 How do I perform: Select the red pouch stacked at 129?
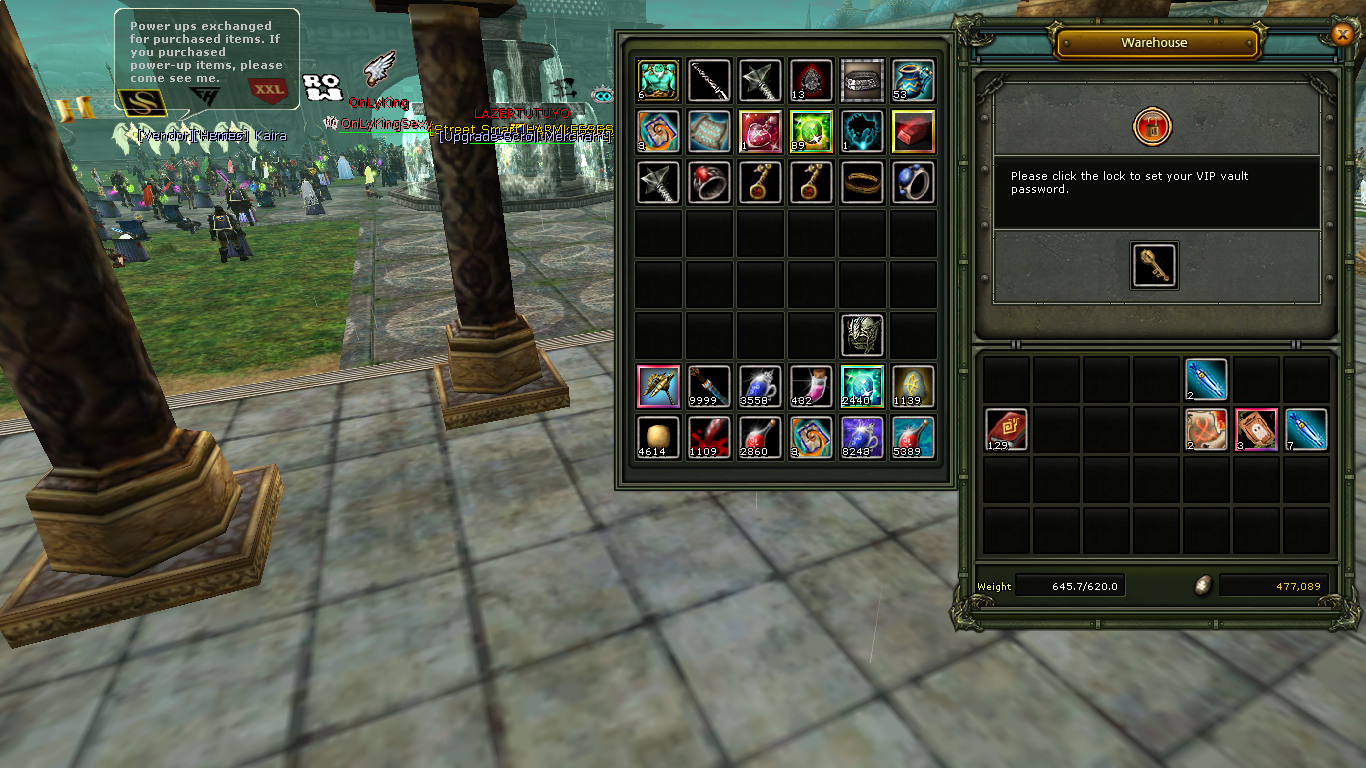tap(1006, 429)
